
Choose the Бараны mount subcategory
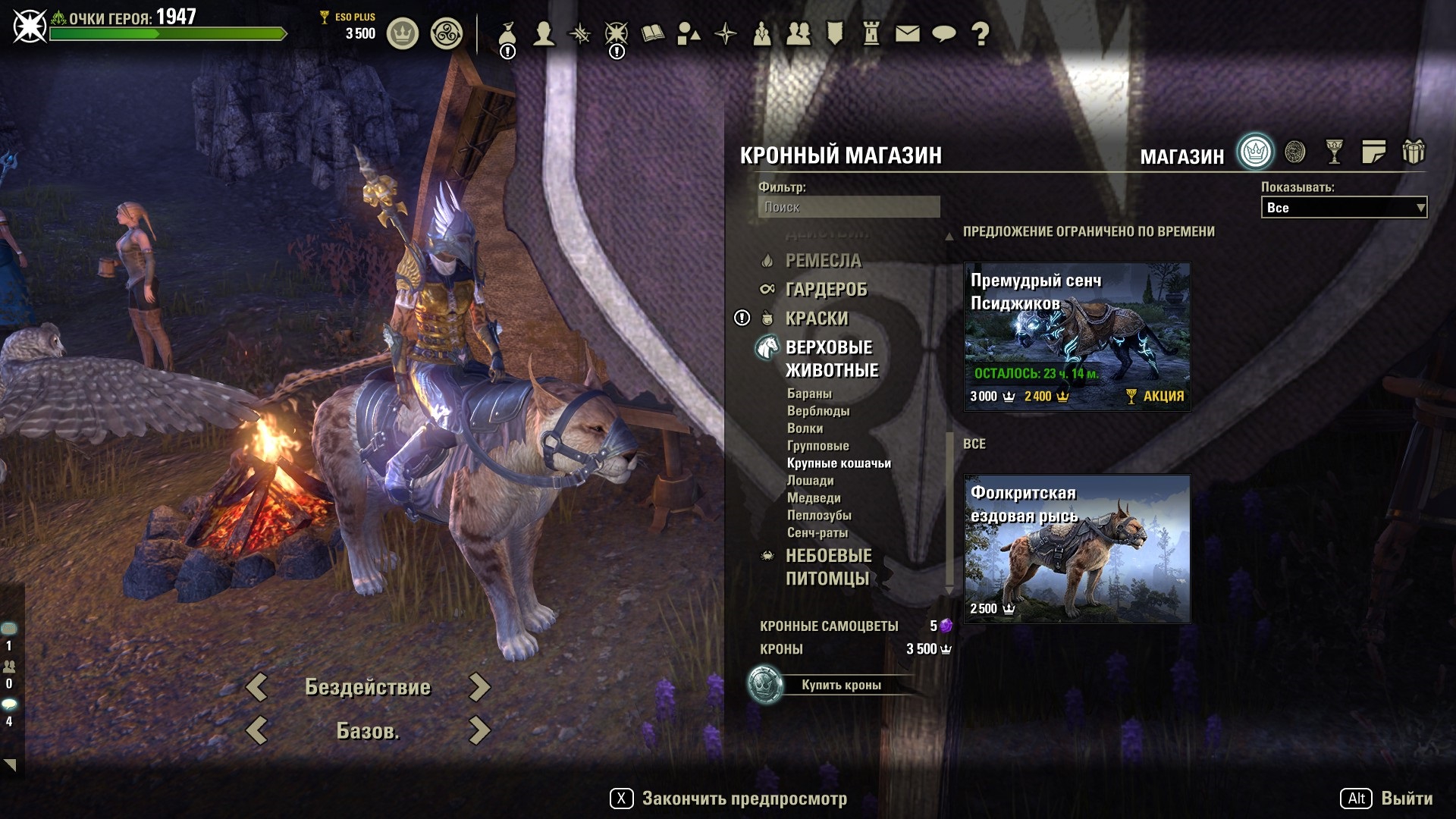click(809, 394)
